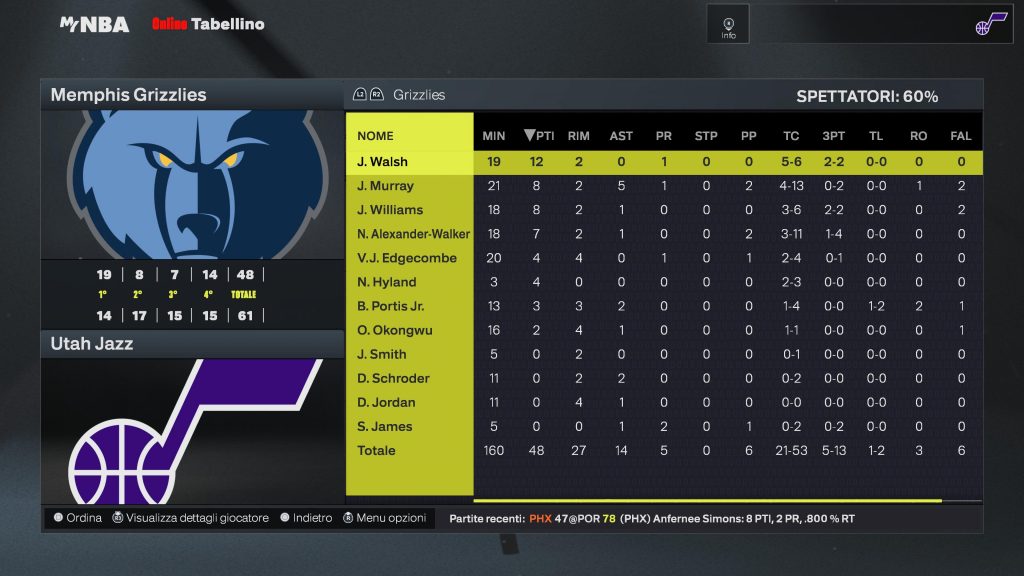Select S. James in the box score
Image resolution: width=1024 pixels, height=576 pixels.
385,426
